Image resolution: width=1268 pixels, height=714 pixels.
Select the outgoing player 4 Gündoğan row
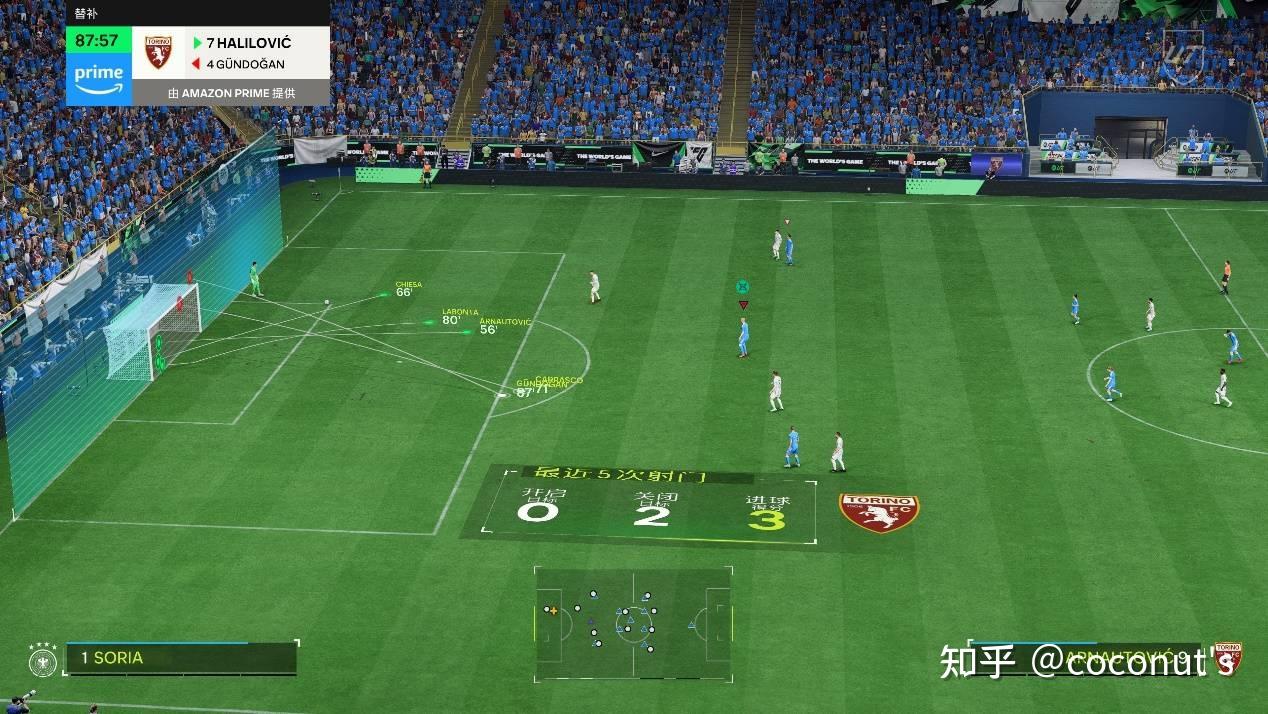[244, 64]
